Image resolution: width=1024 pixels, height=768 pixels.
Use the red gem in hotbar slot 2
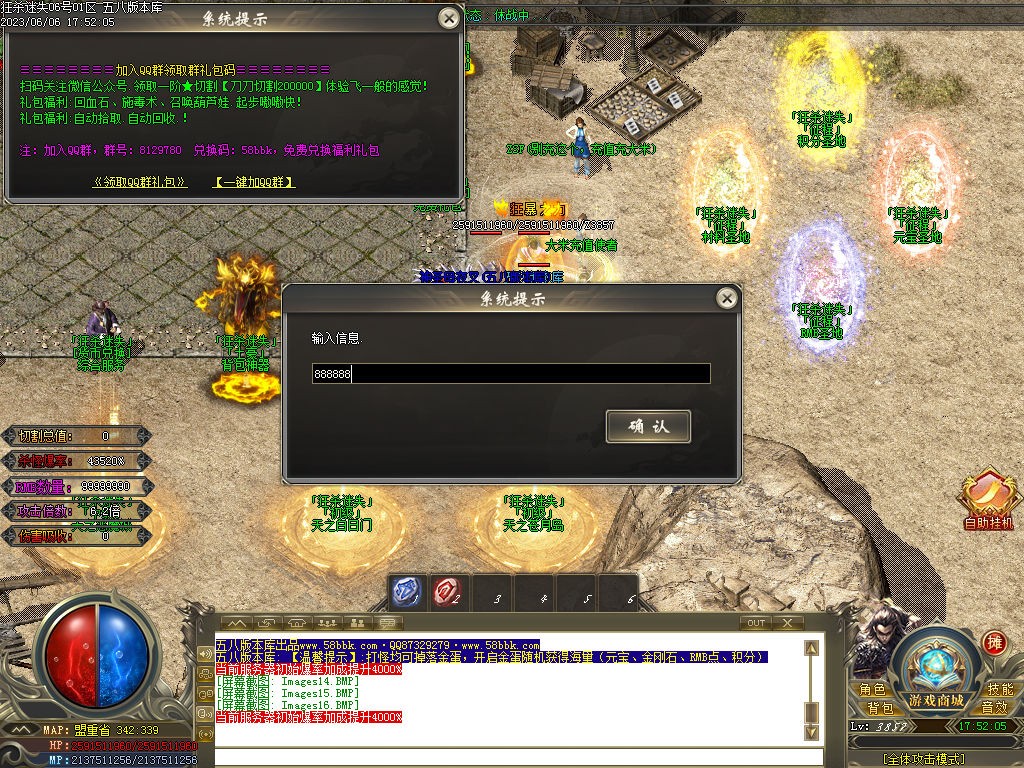(x=446, y=593)
